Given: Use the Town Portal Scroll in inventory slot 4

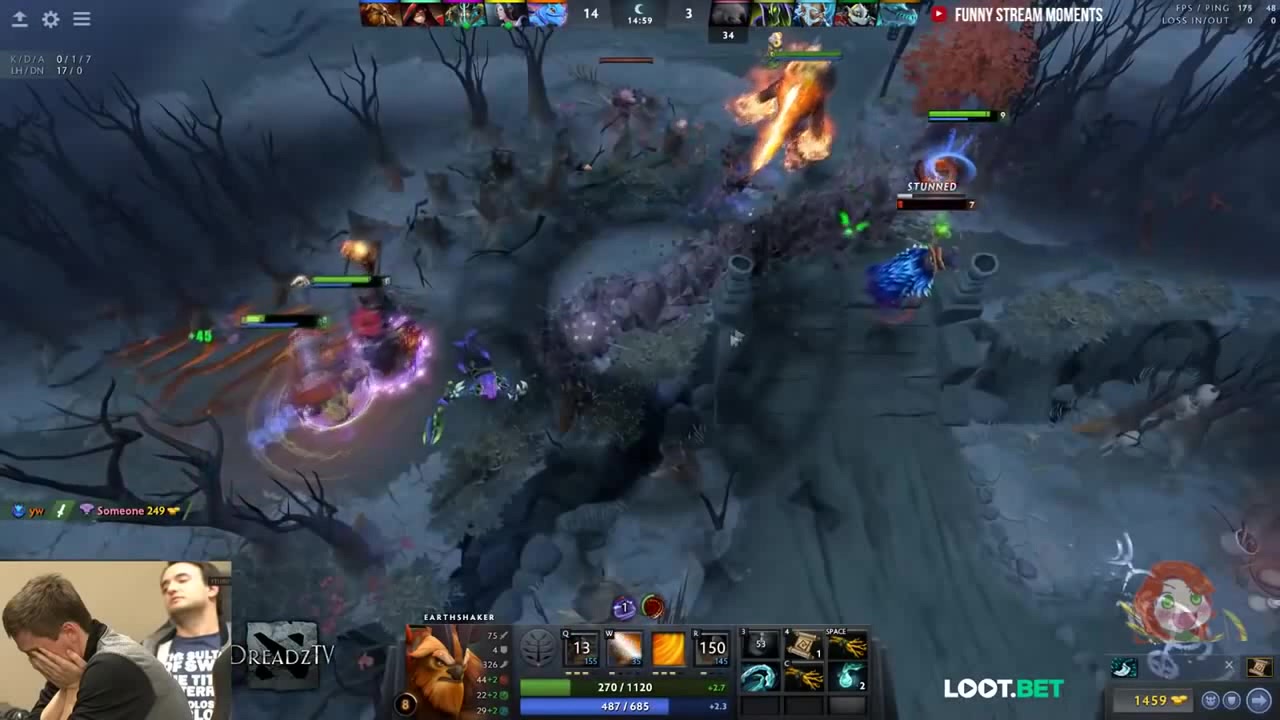Looking at the screenshot, I should [804, 647].
